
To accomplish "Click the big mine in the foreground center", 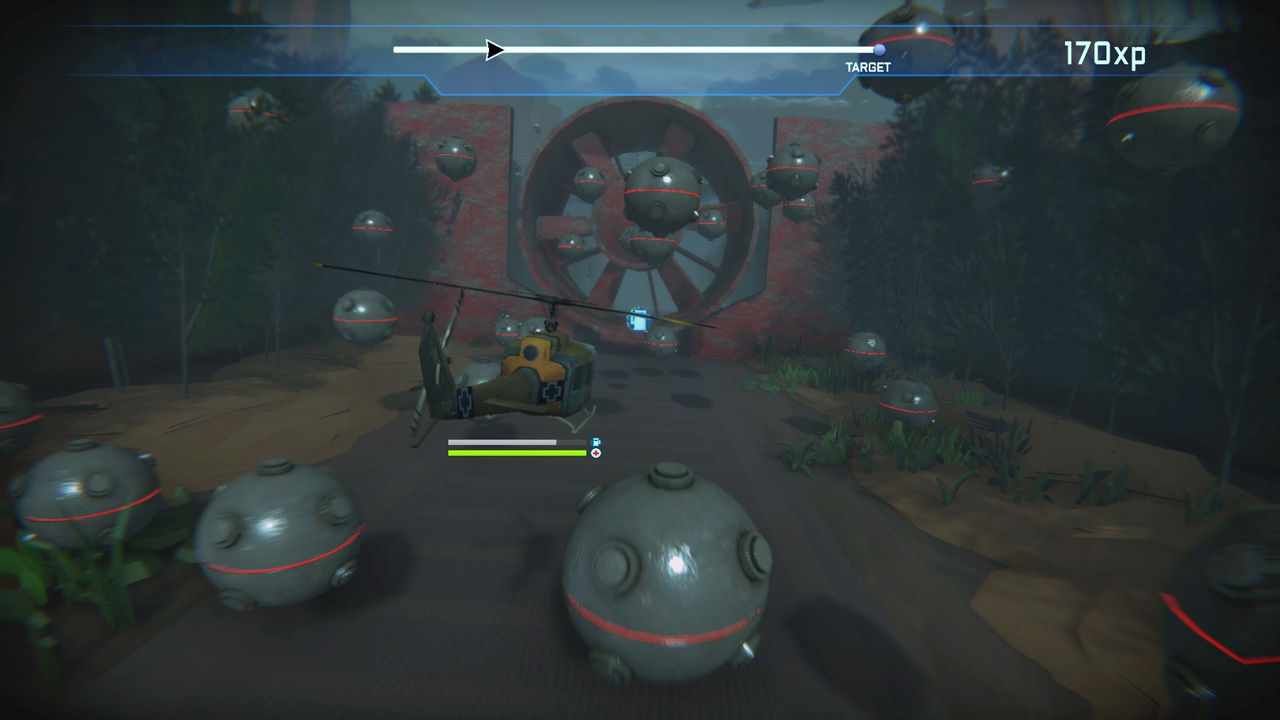I will click(x=670, y=575).
